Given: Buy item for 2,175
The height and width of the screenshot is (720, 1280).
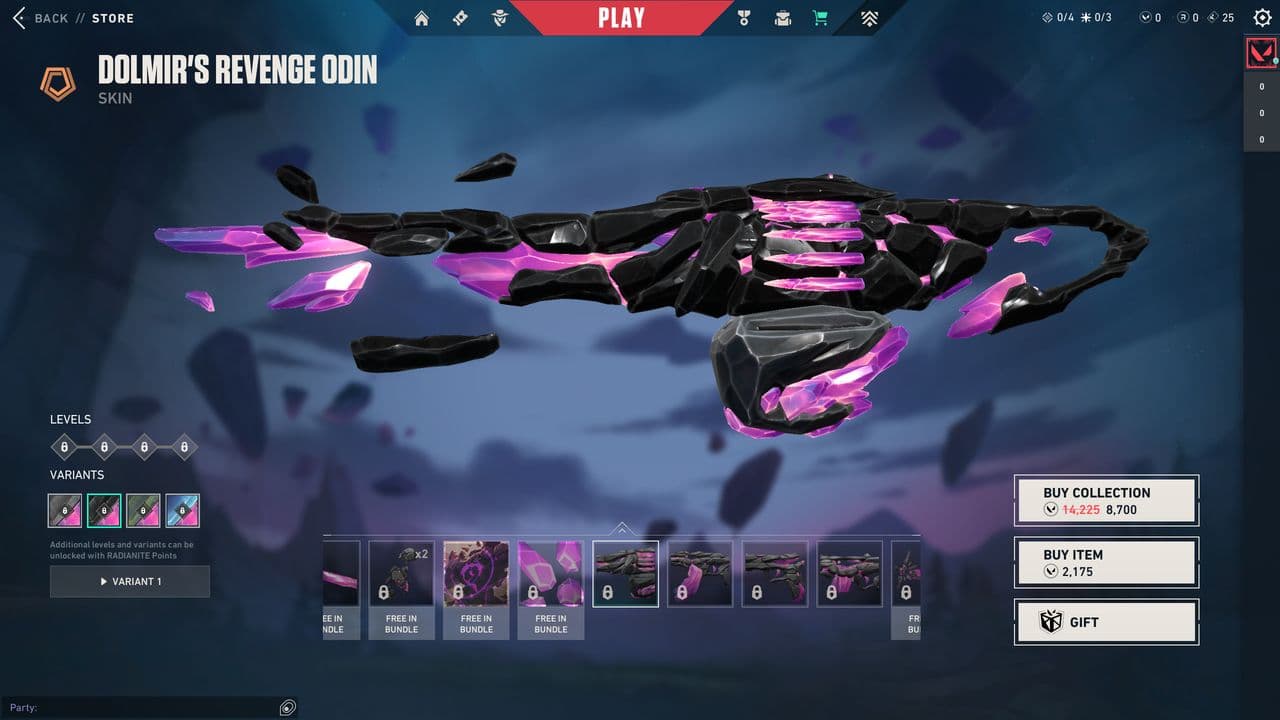Looking at the screenshot, I should (1106, 563).
